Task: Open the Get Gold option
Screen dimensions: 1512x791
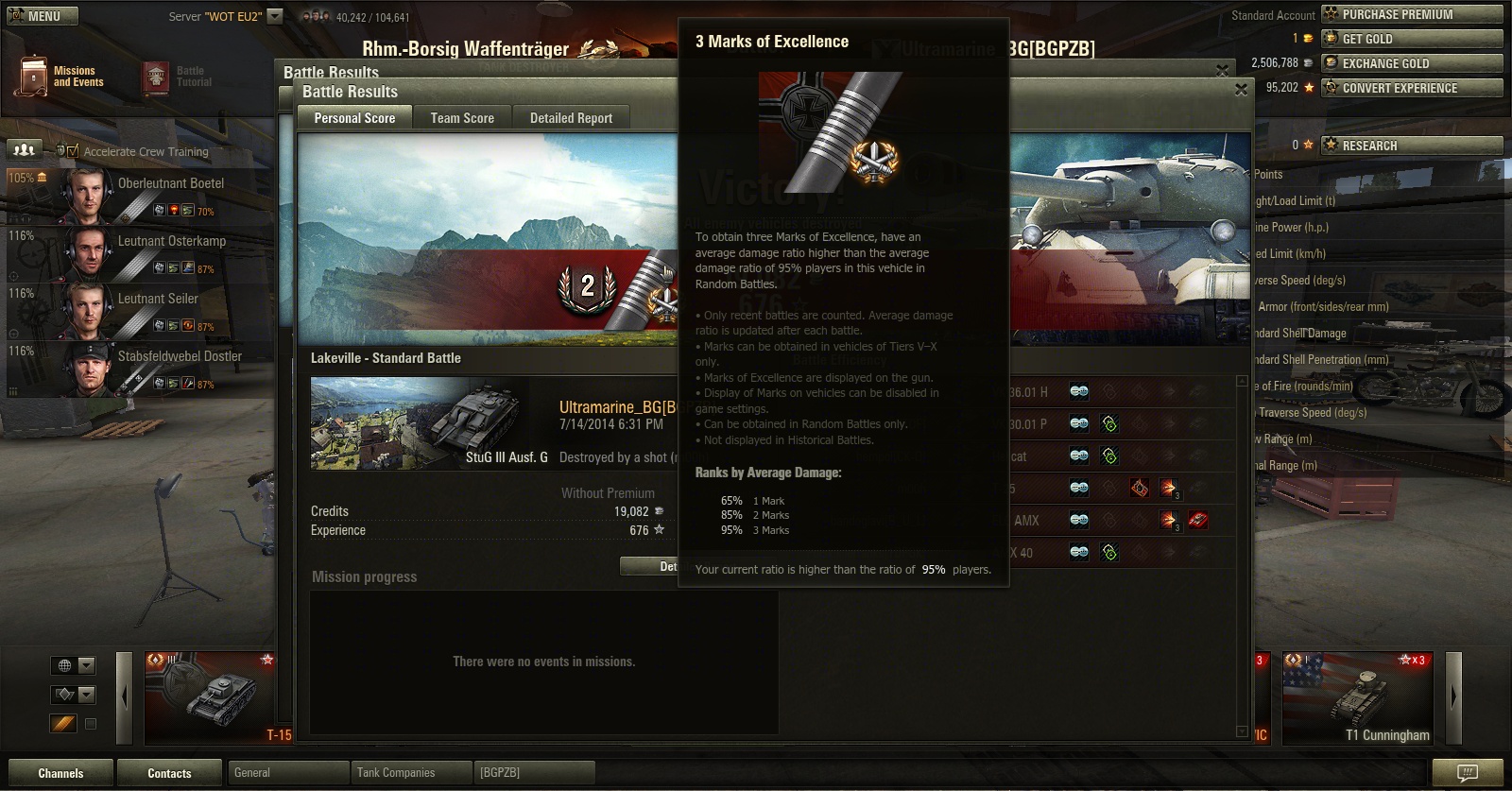Action: (x=1411, y=39)
